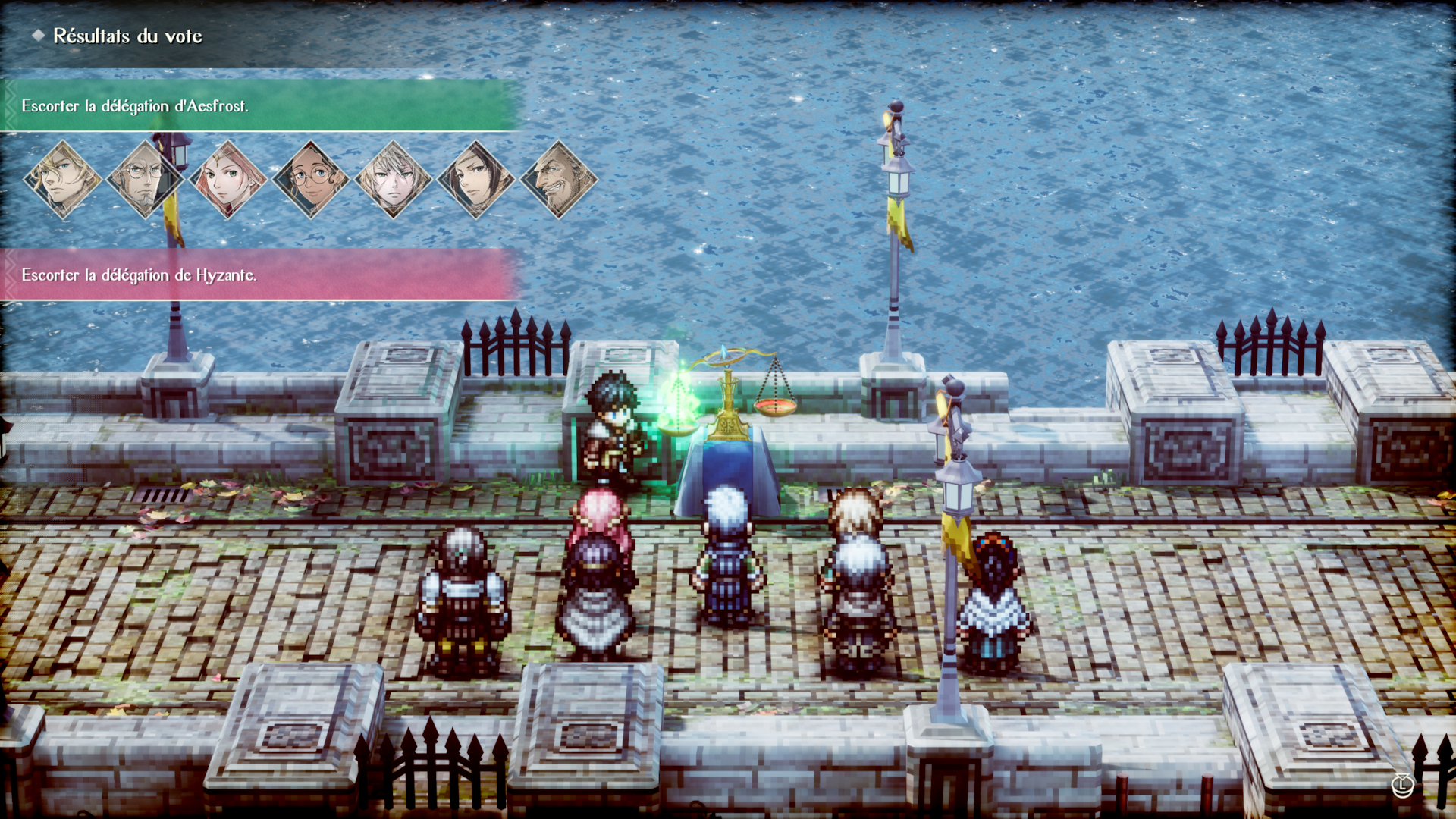Select the blonde long-haired man's portrait
The image size is (1456, 819).
click(x=63, y=180)
